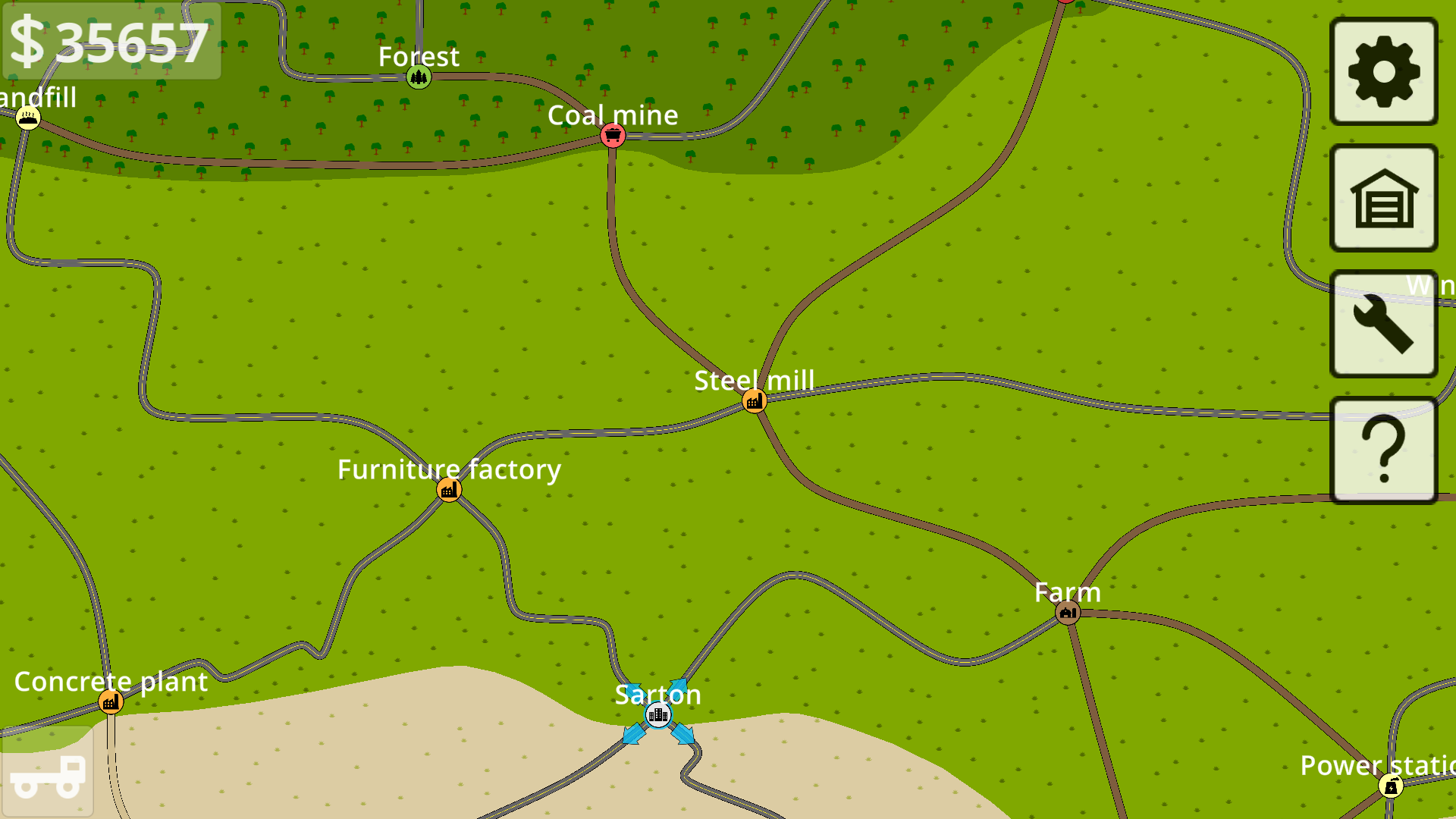Image resolution: width=1456 pixels, height=819 pixels.
Task: Click the Coal mine node icon
Action: pyautogui.click(x=612, y=136)
